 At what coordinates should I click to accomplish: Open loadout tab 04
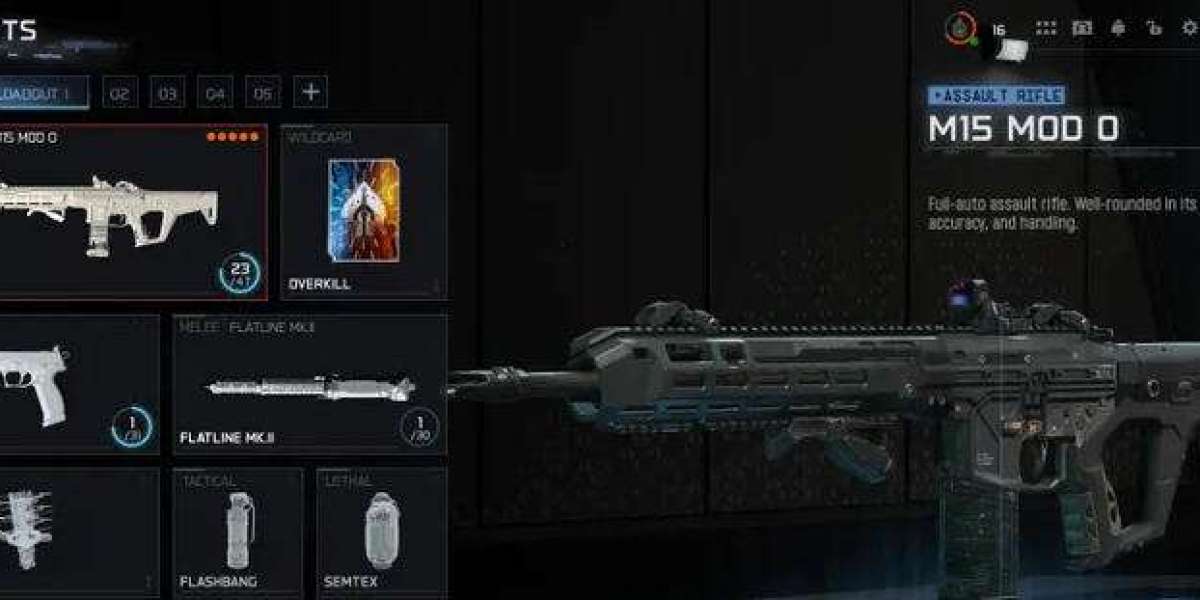(214, 93)
